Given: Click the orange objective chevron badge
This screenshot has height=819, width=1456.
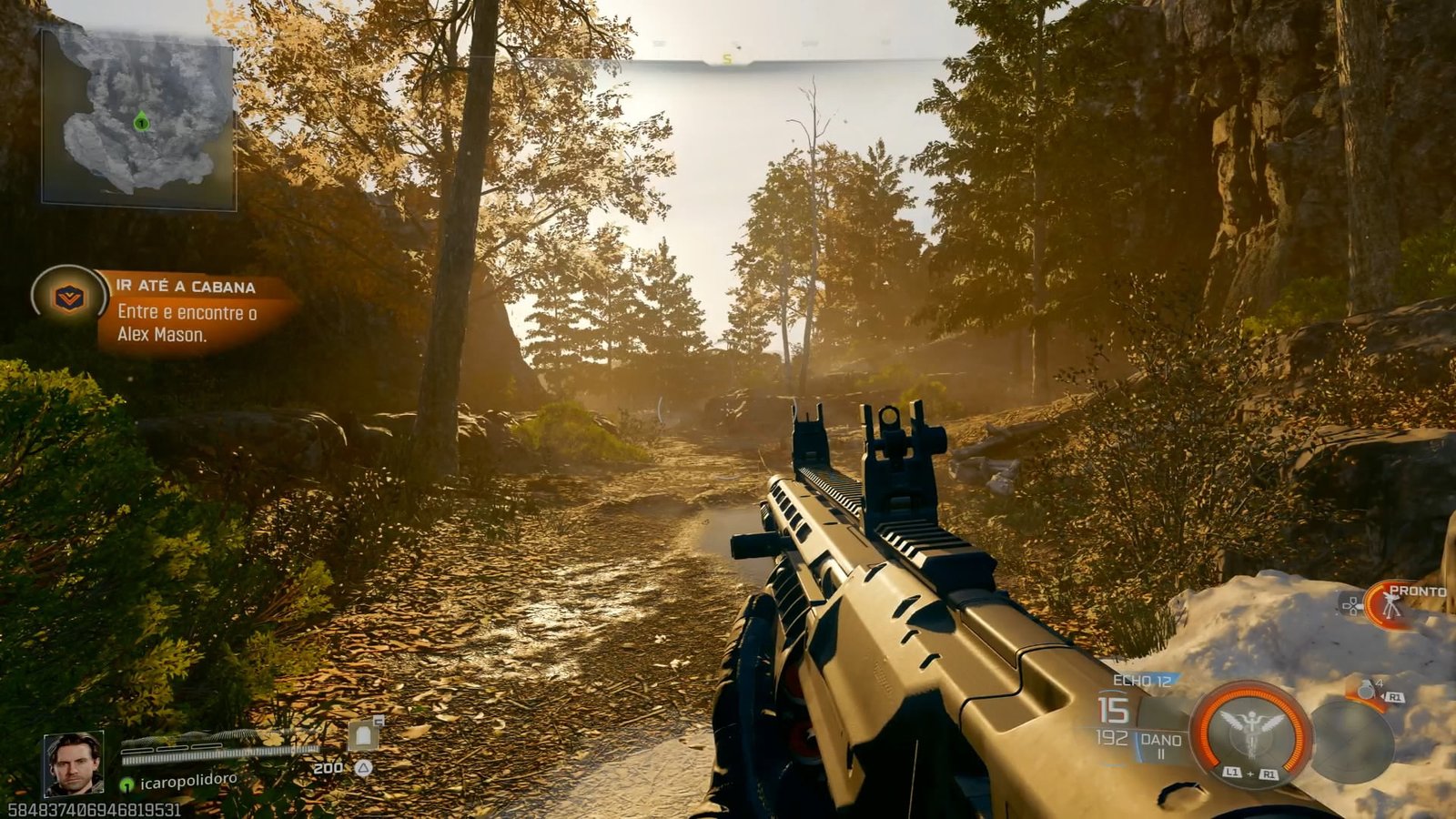Looking at the screenshot, I should [x=68, y=297].
